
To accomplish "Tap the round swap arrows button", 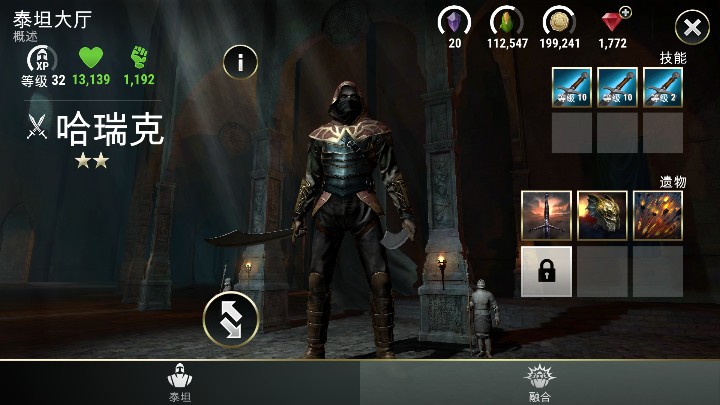I will (x=231, y=319).
